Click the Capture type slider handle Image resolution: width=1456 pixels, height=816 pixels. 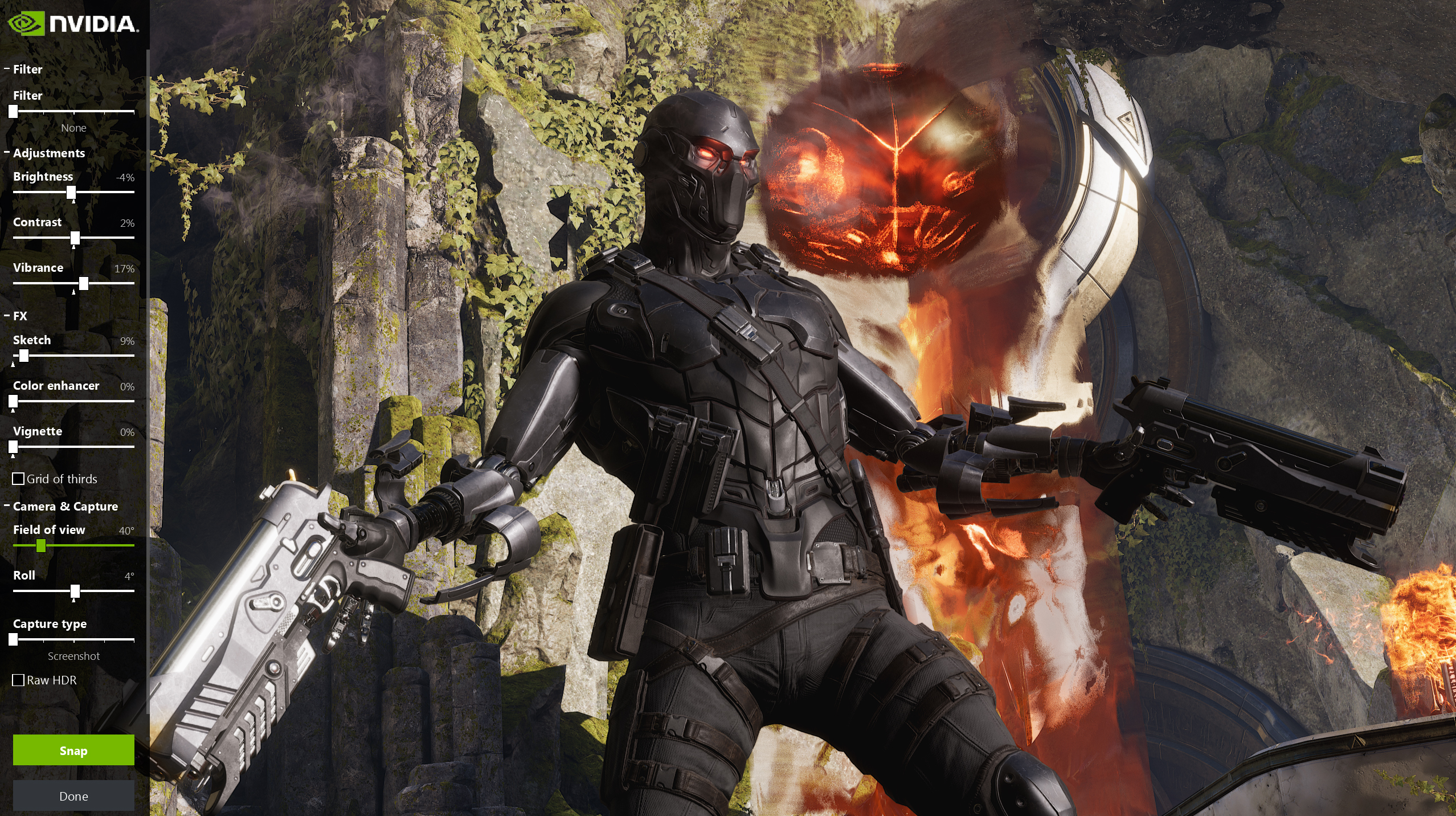tap(13, 640)
